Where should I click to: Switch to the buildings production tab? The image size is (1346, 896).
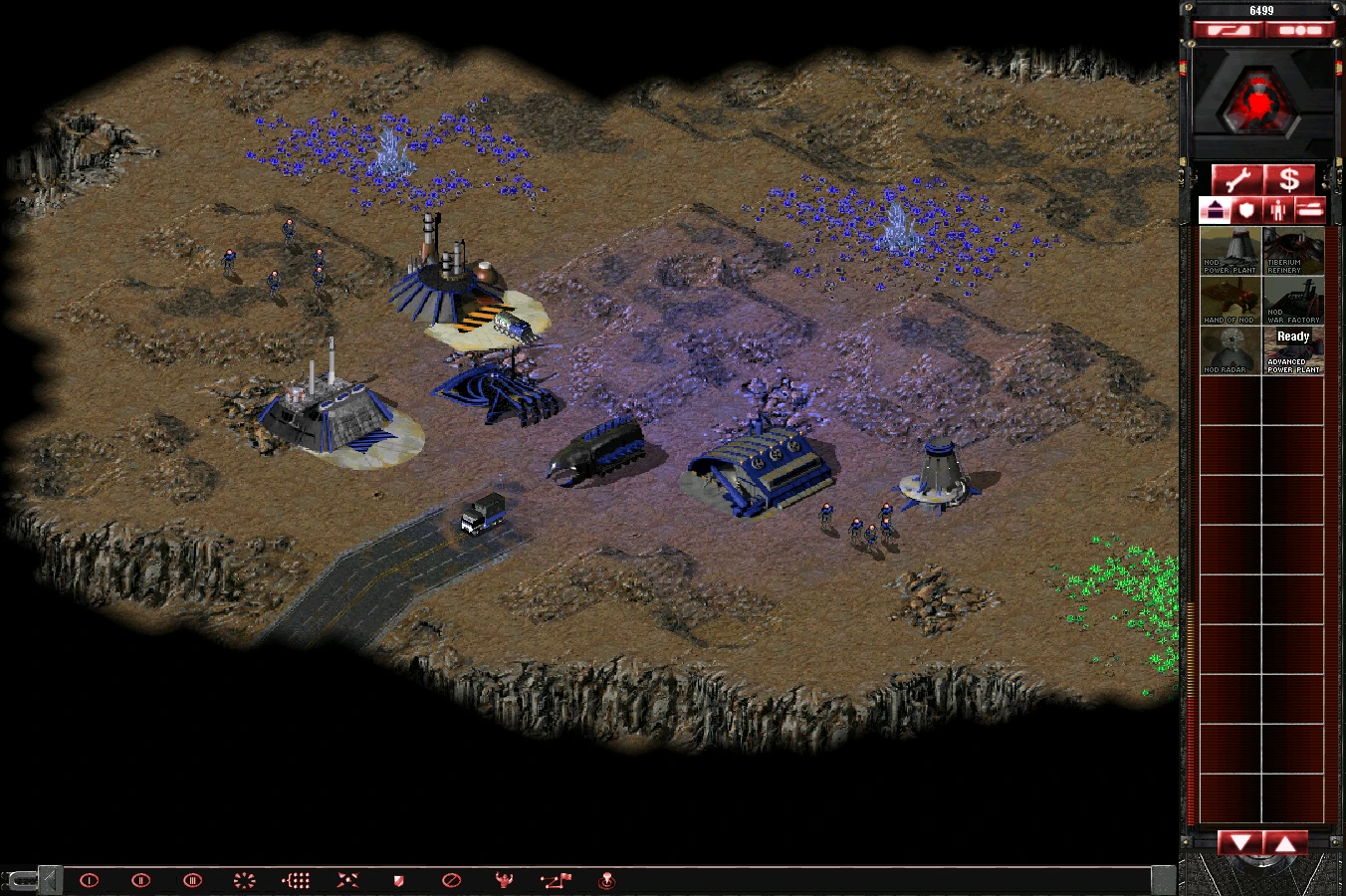click(x=1215, y=210)
